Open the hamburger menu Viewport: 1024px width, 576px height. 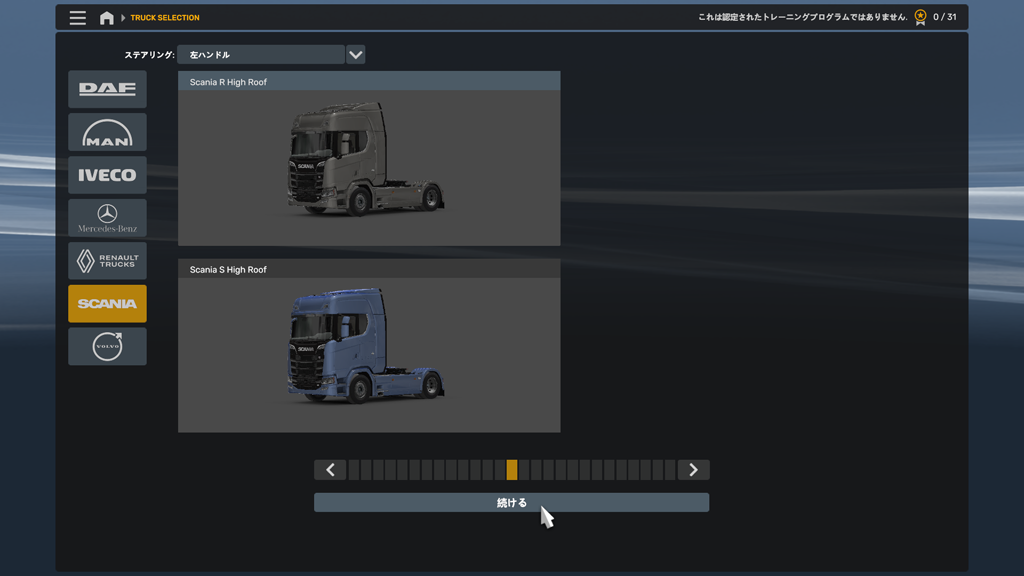pos(78,18)
